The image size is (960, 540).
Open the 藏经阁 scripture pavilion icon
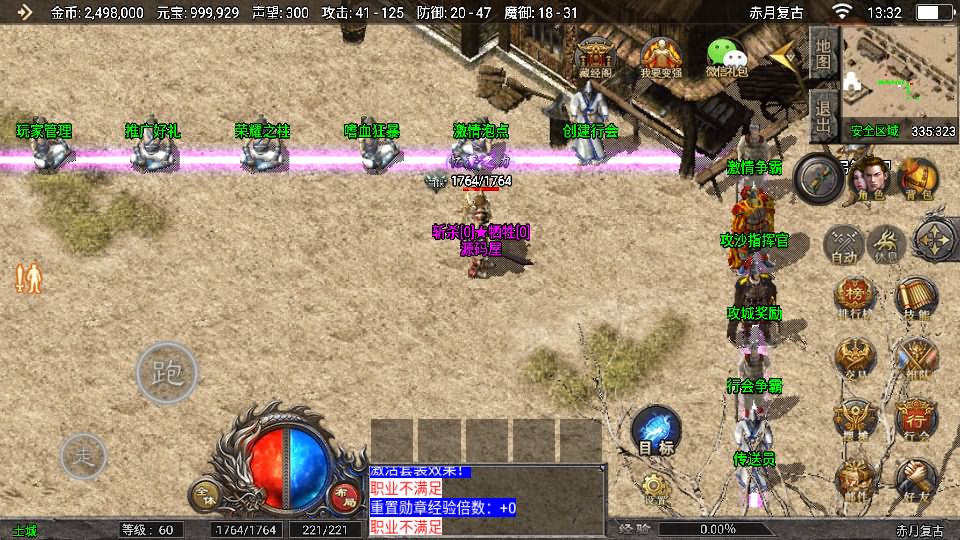(598, 57)
